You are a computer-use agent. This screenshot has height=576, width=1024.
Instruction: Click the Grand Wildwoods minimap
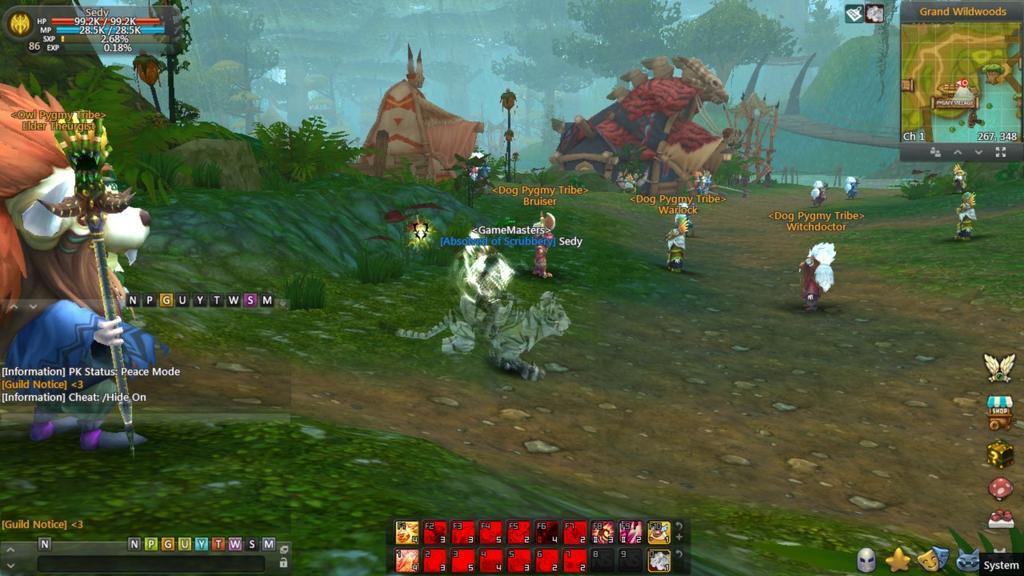960,81
